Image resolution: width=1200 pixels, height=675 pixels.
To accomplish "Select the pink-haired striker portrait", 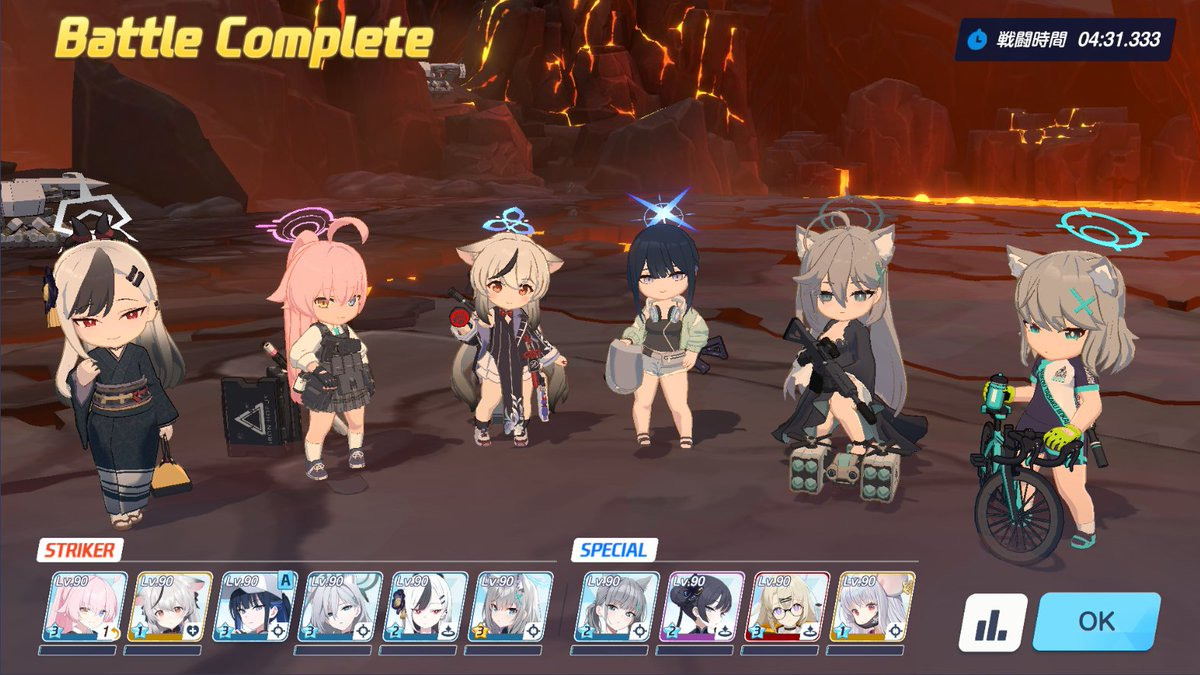I will click(85, 606).
